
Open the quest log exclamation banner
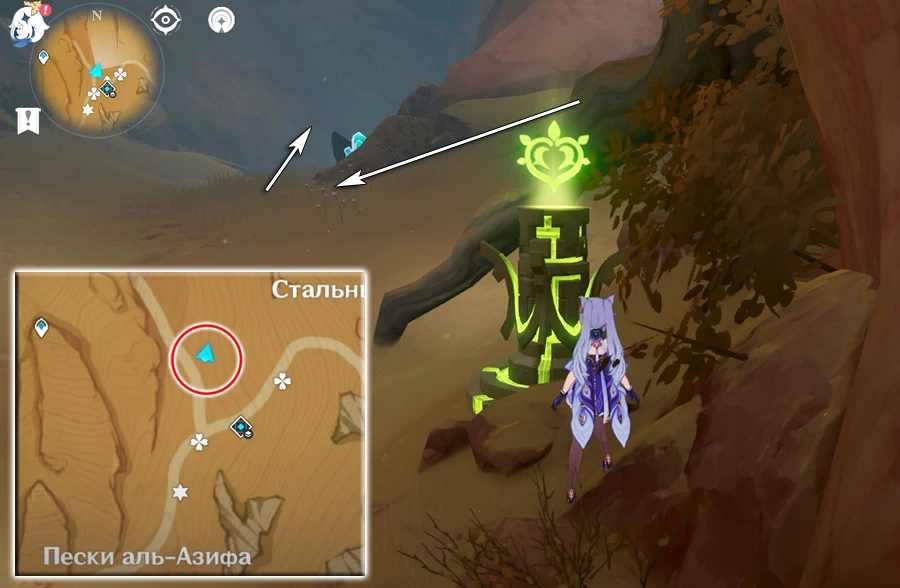(28, 120)
